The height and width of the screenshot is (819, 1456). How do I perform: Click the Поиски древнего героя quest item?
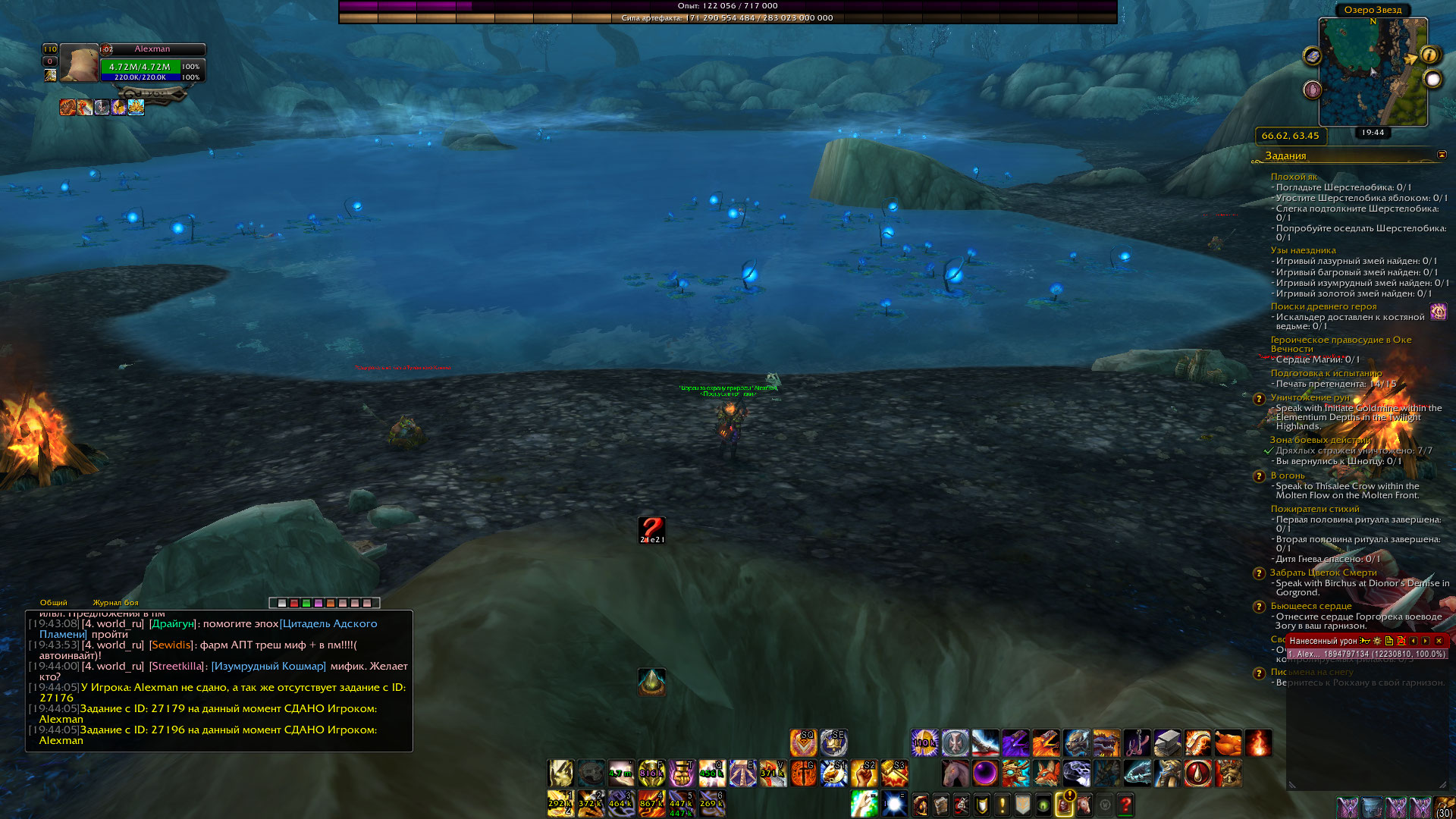tap(1438, 312)
